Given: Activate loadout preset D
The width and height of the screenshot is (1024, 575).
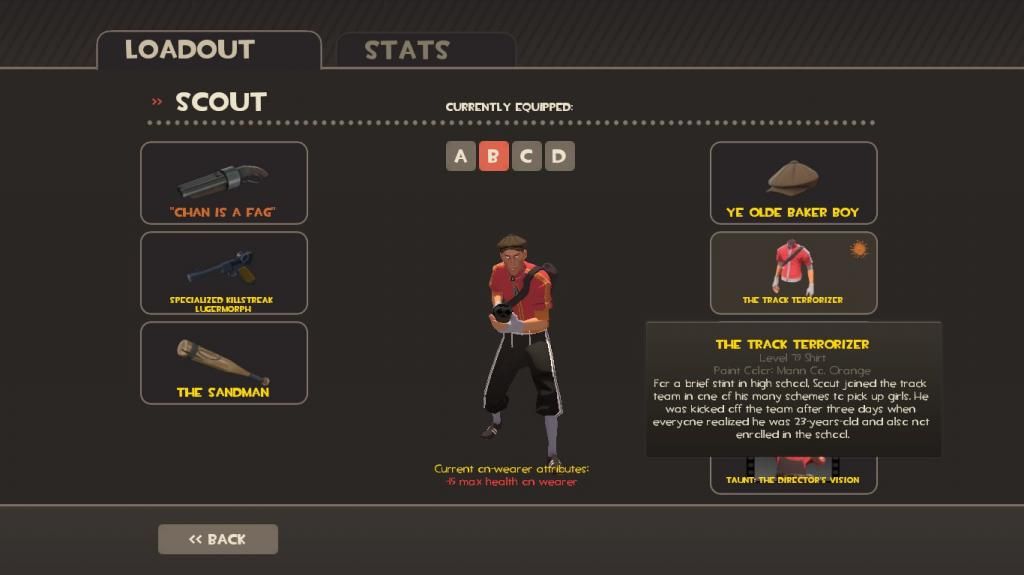Looking at the screenshot, I should [x=559, y=156].
